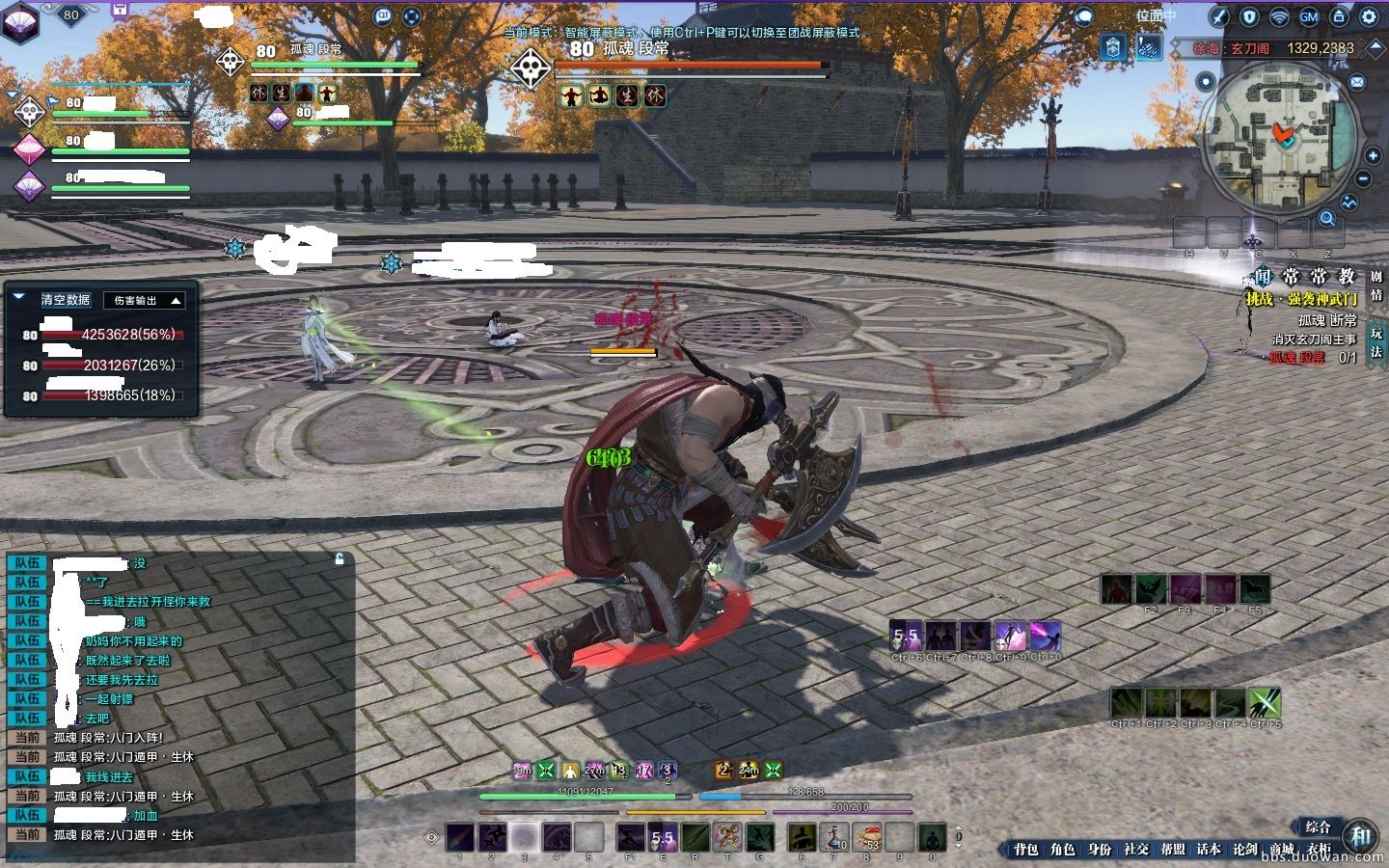Open the 社交 social menu
1389x868 pixels.
point(1136,849)
